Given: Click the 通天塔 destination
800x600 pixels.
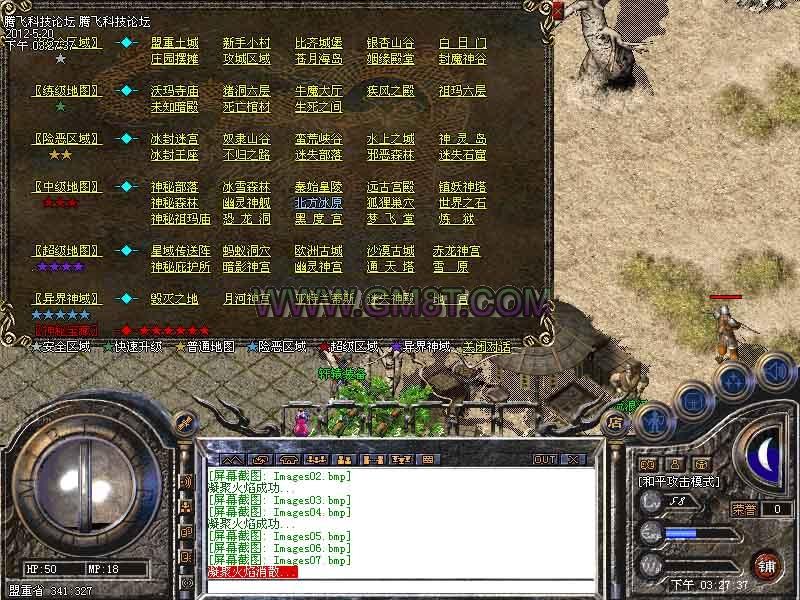Looking at the screenshot, I should [390, 267].
